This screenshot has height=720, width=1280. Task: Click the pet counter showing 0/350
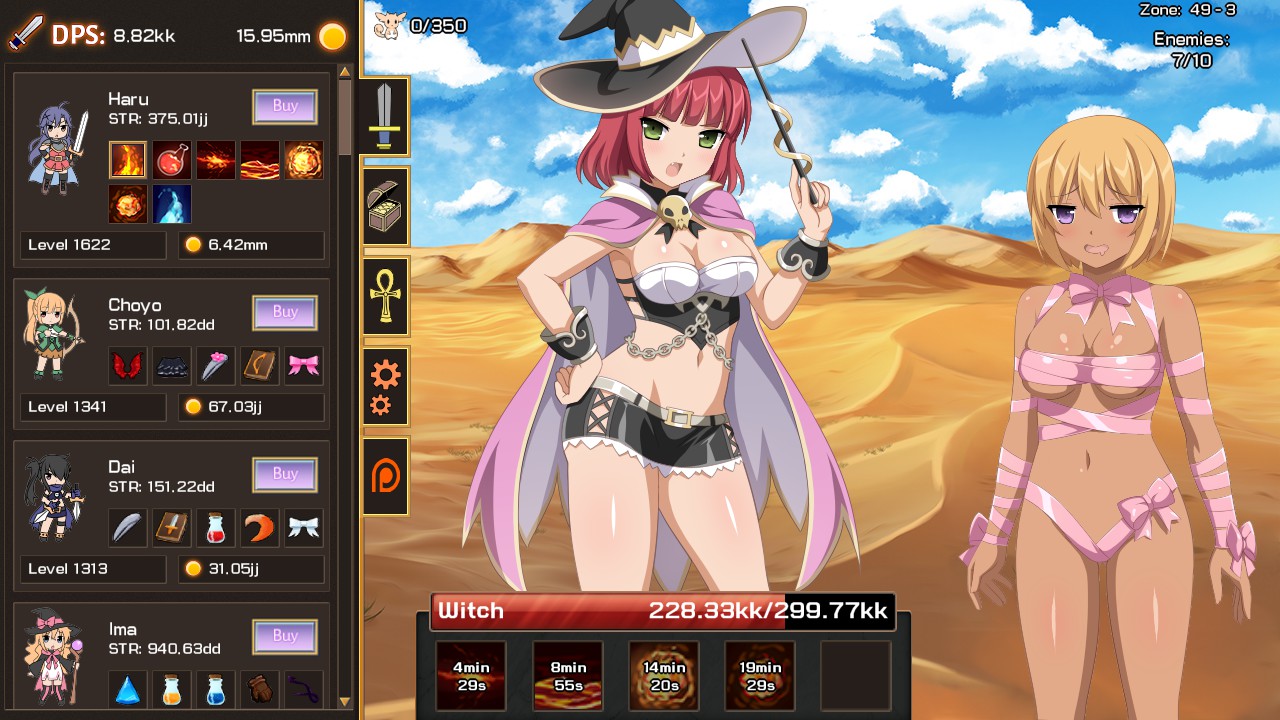point(420,22)
